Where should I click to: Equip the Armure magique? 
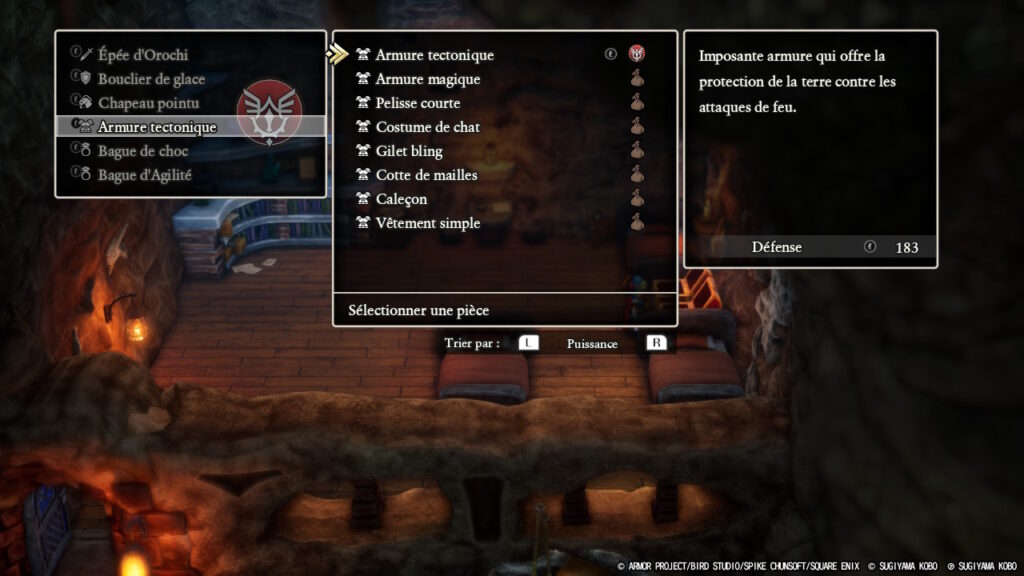point(427,79)
